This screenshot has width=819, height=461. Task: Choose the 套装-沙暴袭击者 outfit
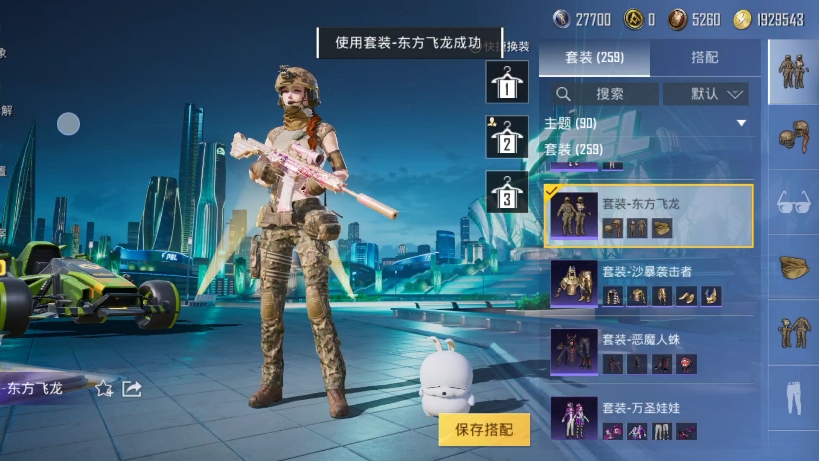click(648, 282)
